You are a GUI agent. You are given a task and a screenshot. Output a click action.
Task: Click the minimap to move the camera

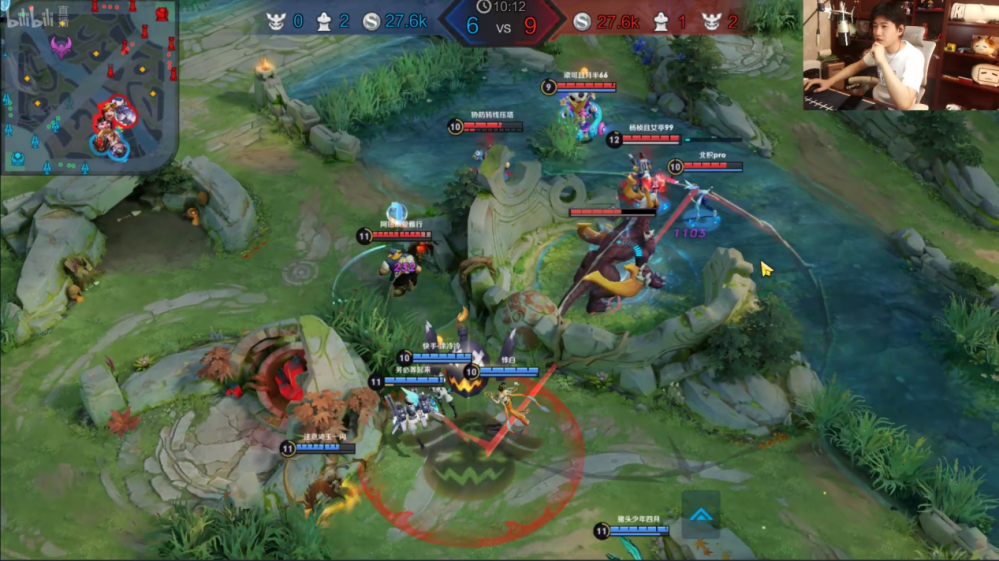pyautogui.click(x=88, y=85)
